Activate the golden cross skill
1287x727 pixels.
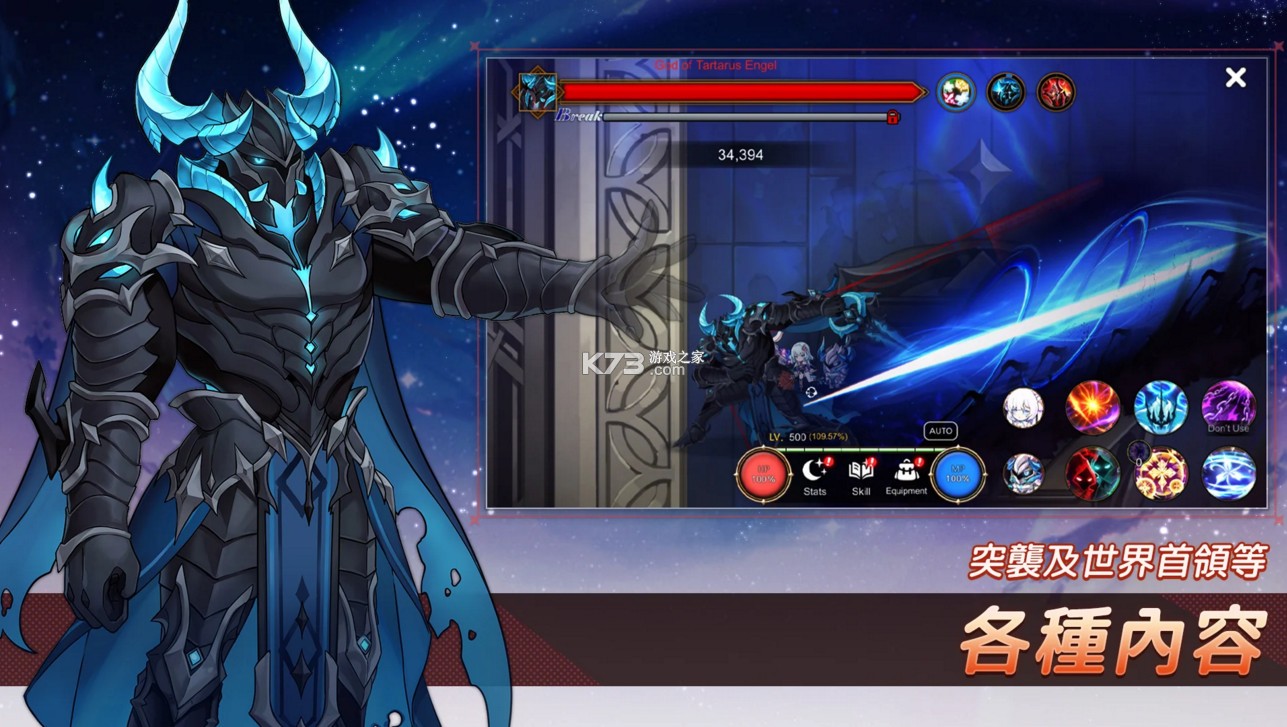point(1161,473)
